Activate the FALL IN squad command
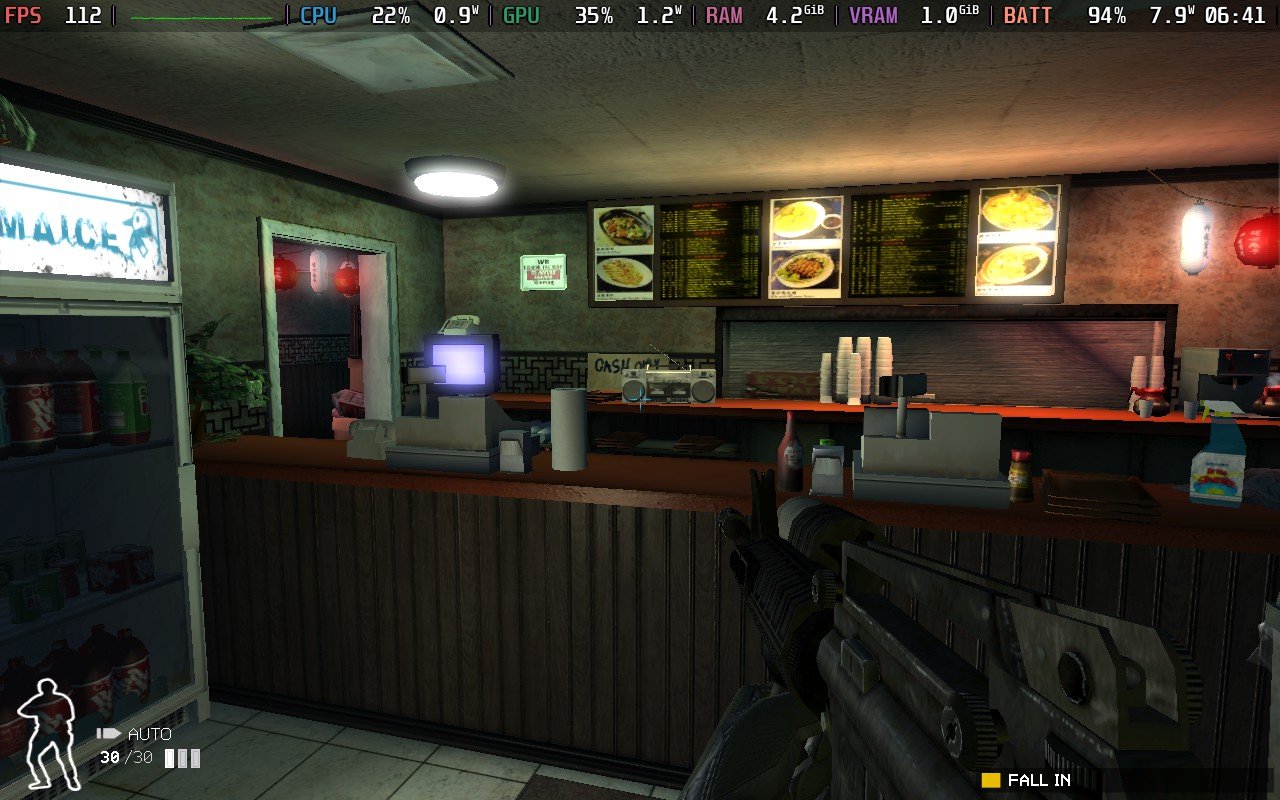Viewport: 1280px width, 800px height. 1038,780
